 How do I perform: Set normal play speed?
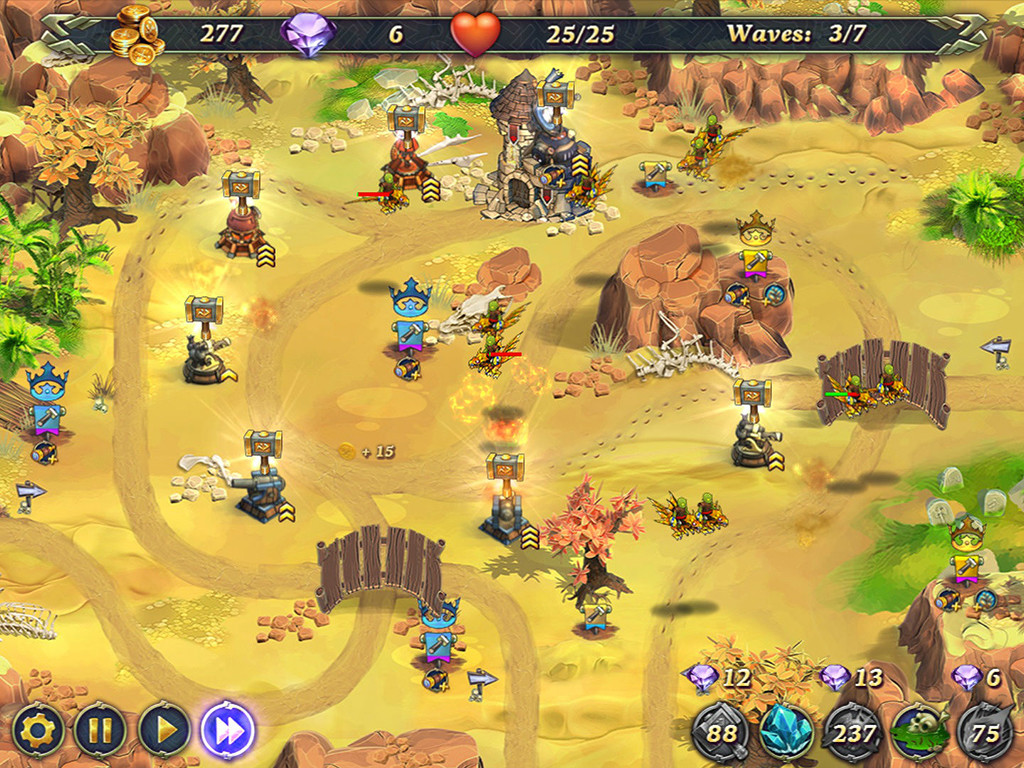click(164, 731)
